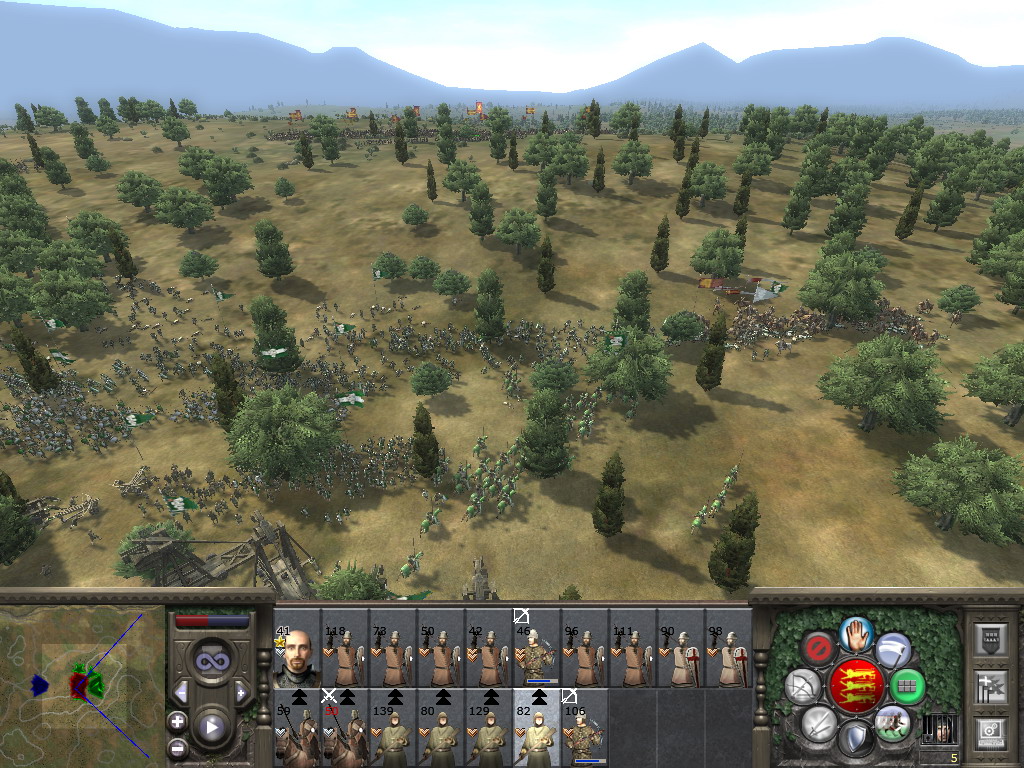Click the green formation grid button
This screenshot has height=768, width=1024.
tap(907, 687)
